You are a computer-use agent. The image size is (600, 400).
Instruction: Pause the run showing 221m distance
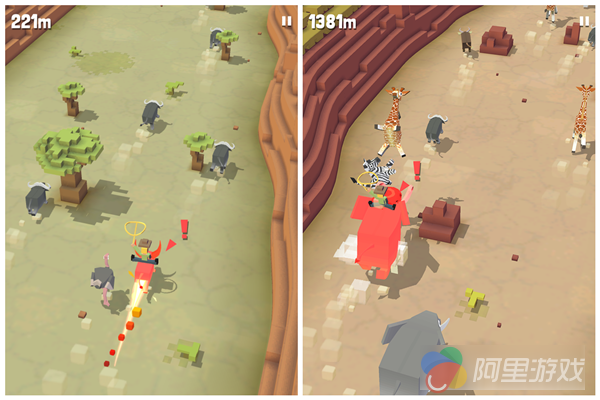pos(287,20)
